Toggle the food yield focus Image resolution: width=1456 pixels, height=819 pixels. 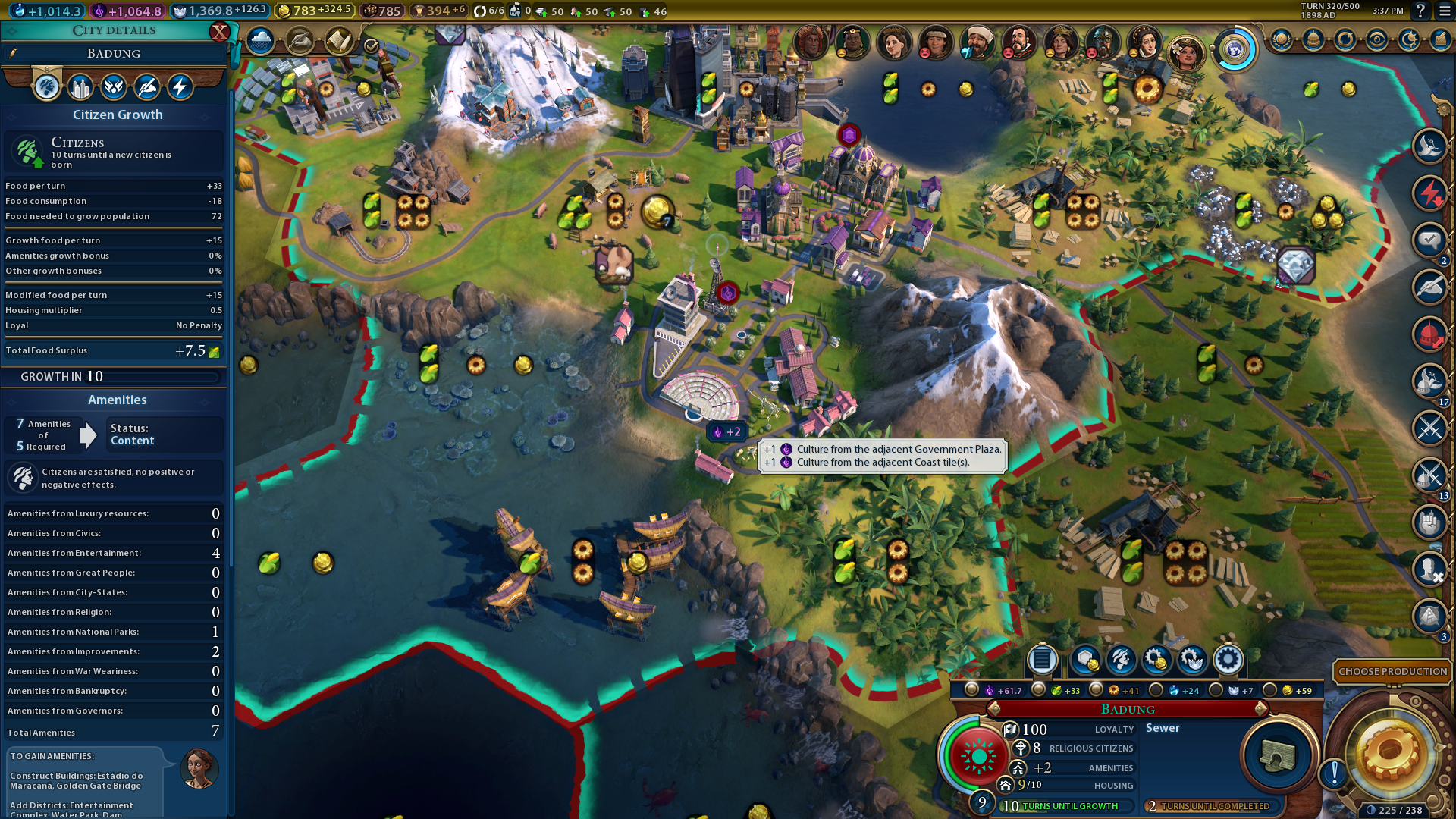point(1039,690)
